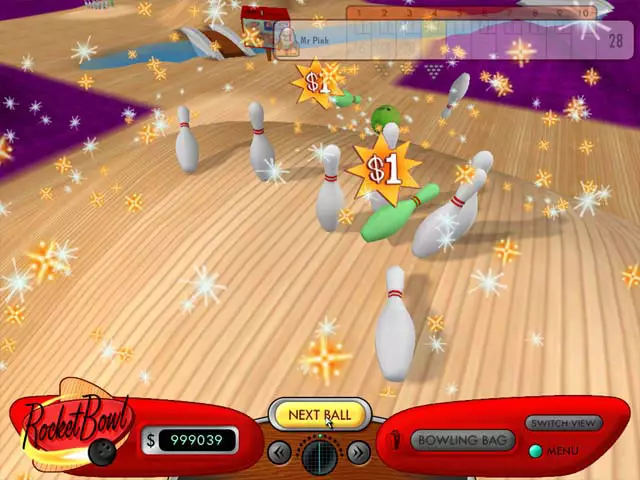Viewport: 640px width, 480px height.
Task: Click Mr Pink's player portrait
Action: tap(287, 41)
